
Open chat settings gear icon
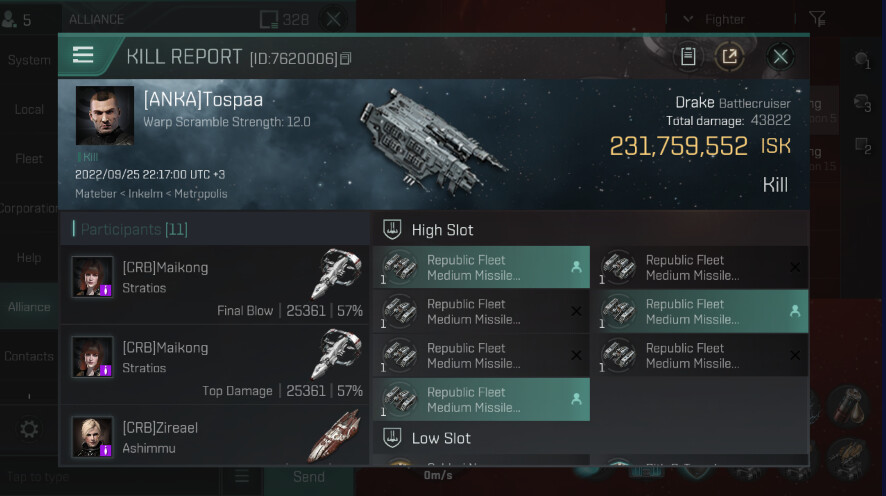point(29,429)
